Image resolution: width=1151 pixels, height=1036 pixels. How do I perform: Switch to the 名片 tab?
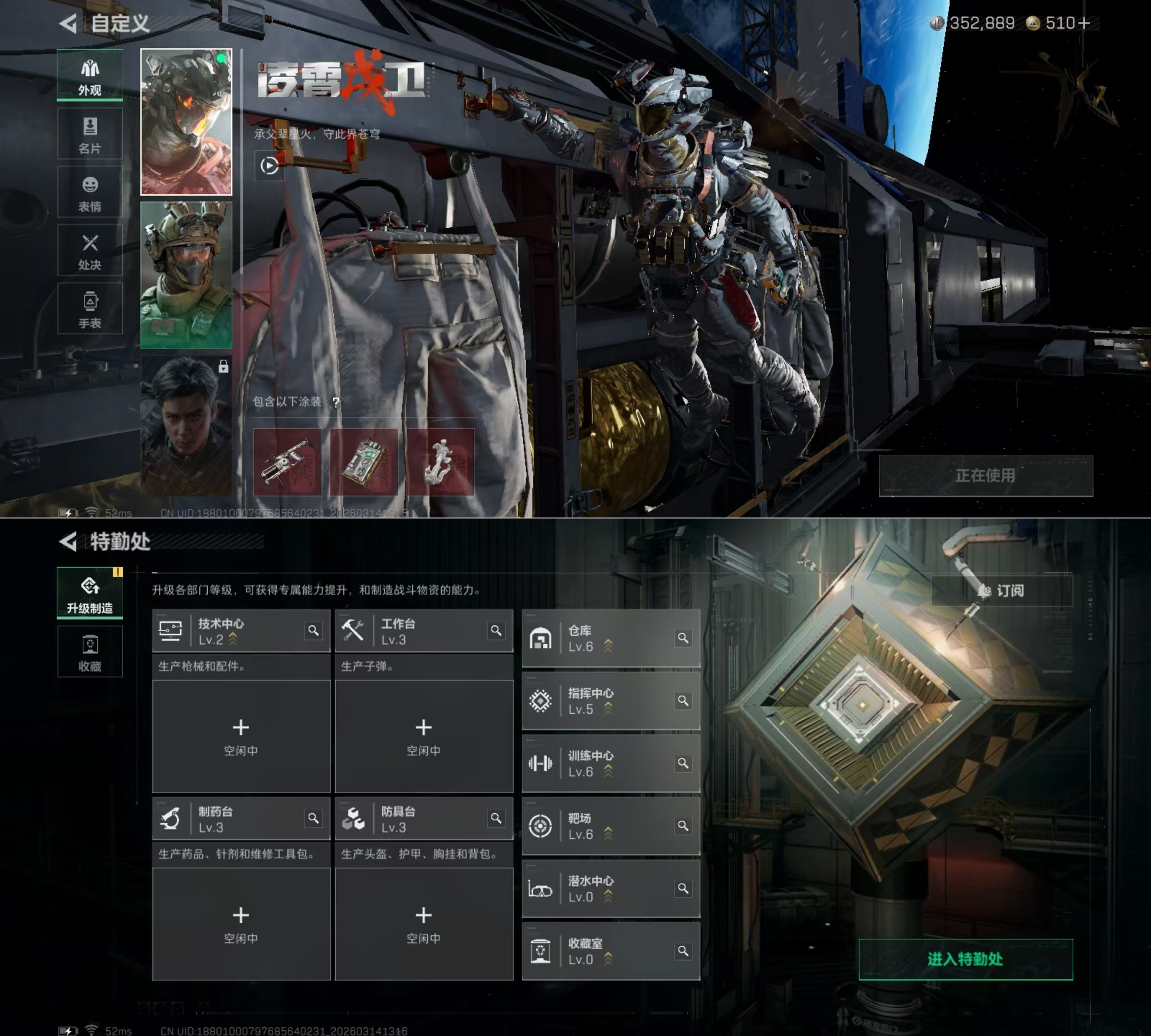click(90, 134)
